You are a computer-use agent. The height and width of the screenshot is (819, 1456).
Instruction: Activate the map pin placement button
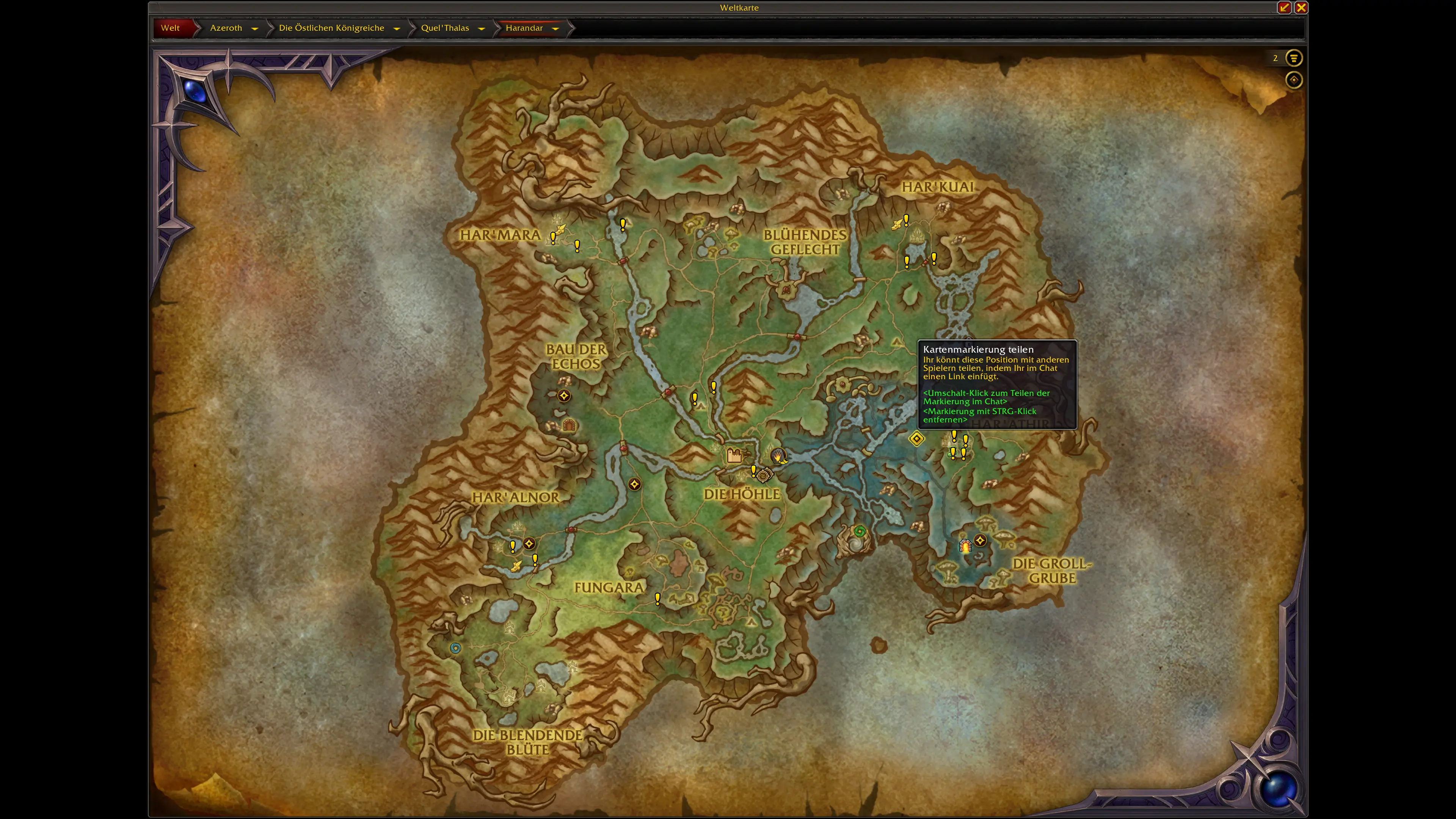[1293, 80]
